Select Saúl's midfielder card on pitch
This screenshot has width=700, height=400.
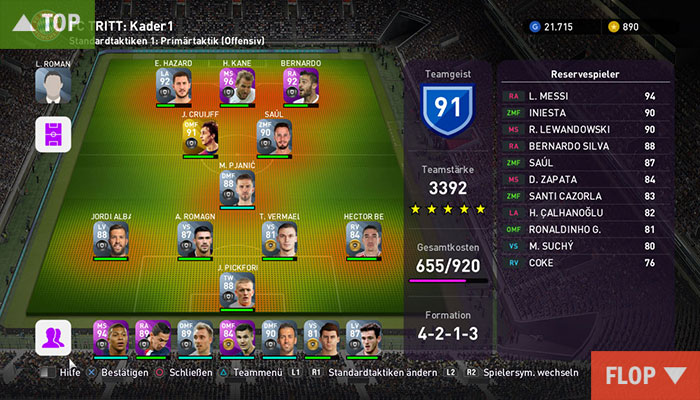273,138
